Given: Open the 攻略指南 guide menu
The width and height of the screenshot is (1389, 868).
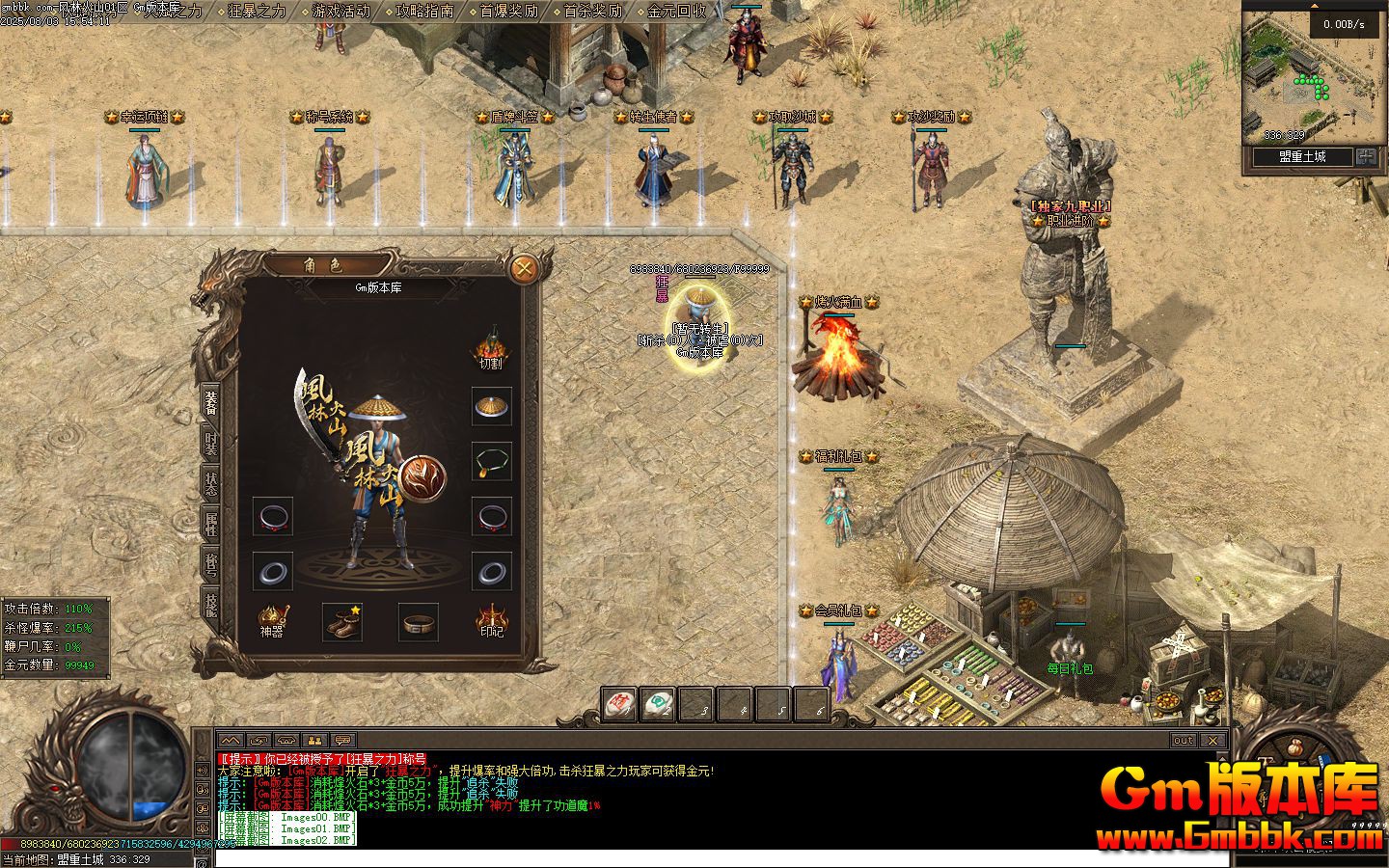Looking at the screenshot, I should [x=424, y=12].
